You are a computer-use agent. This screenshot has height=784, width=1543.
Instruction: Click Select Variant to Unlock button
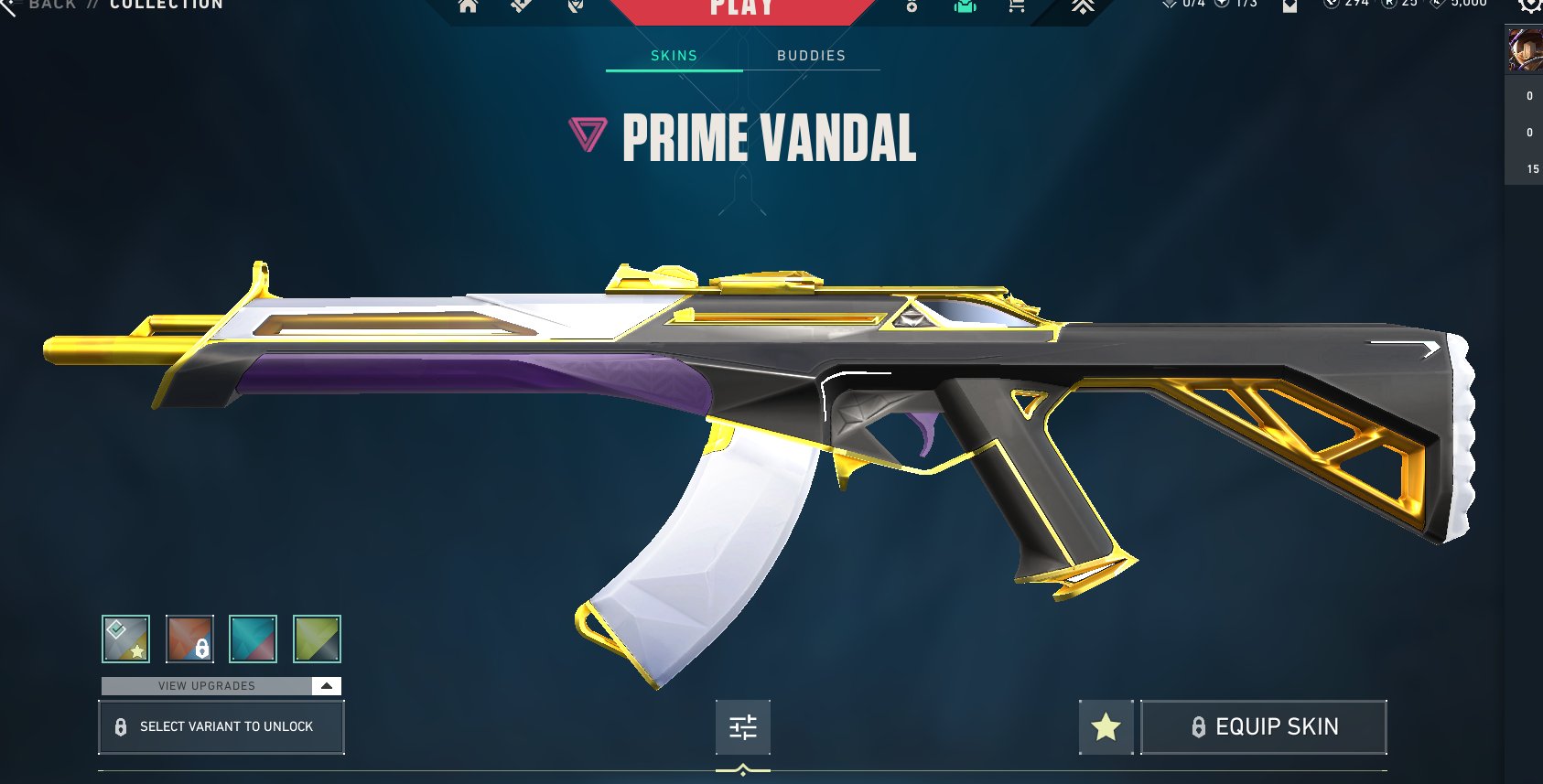(x=221, y=727)
